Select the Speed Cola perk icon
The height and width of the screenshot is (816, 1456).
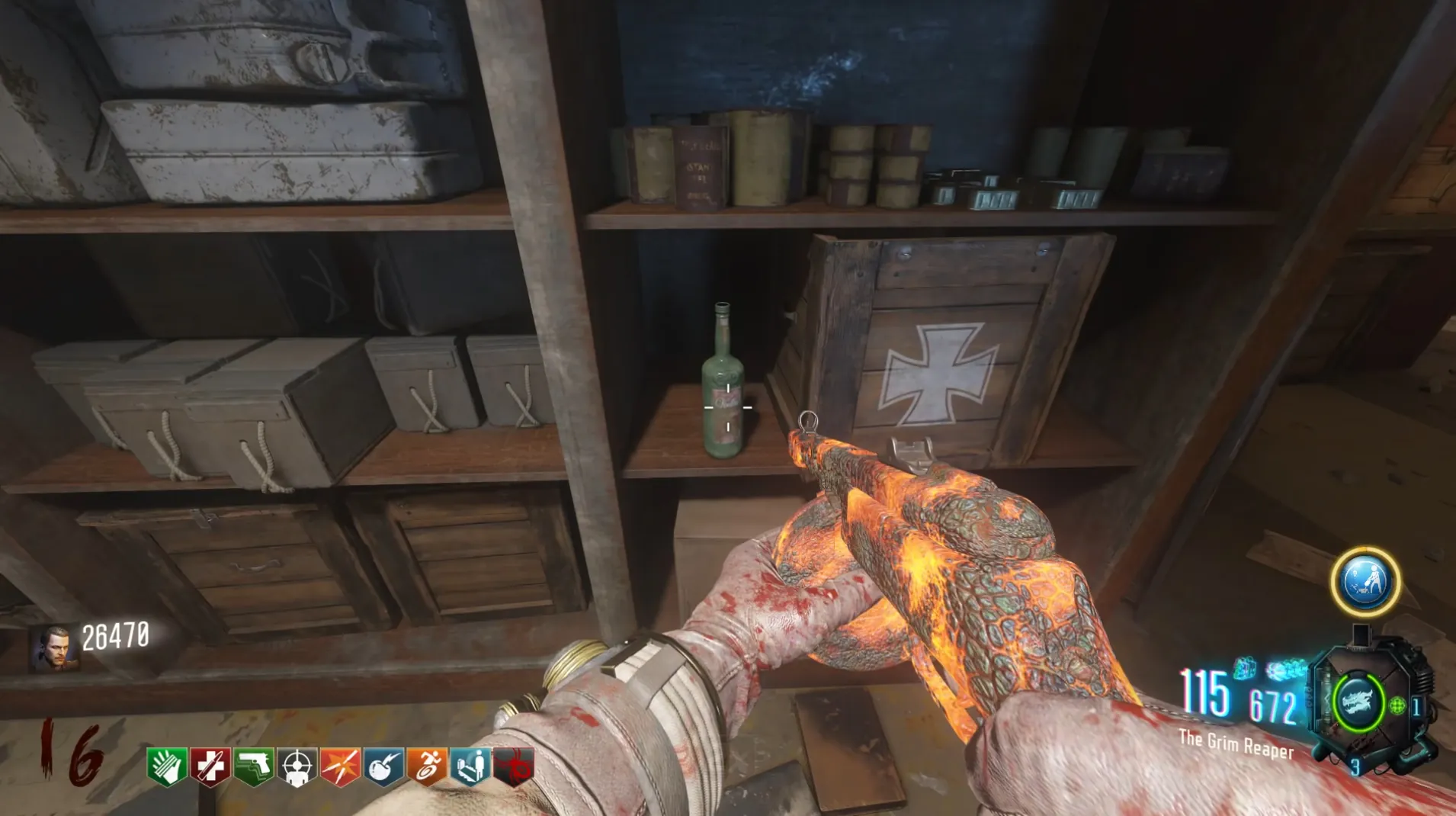click(165, 766)
